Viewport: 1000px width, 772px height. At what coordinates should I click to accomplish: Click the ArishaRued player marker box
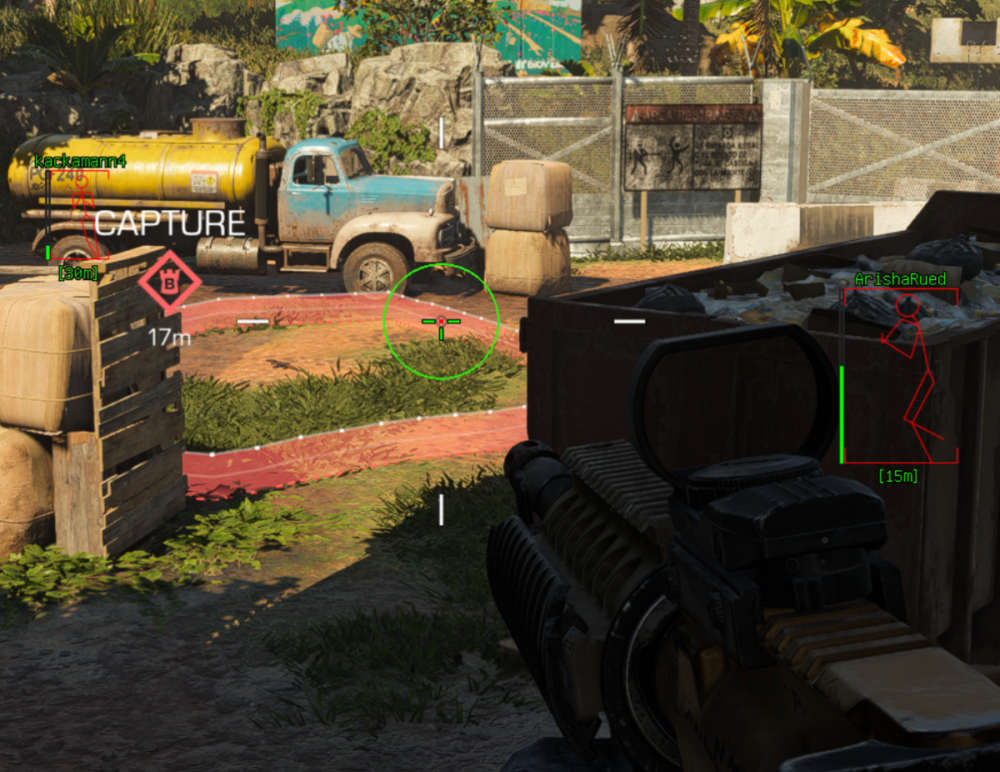pos(900,376)
